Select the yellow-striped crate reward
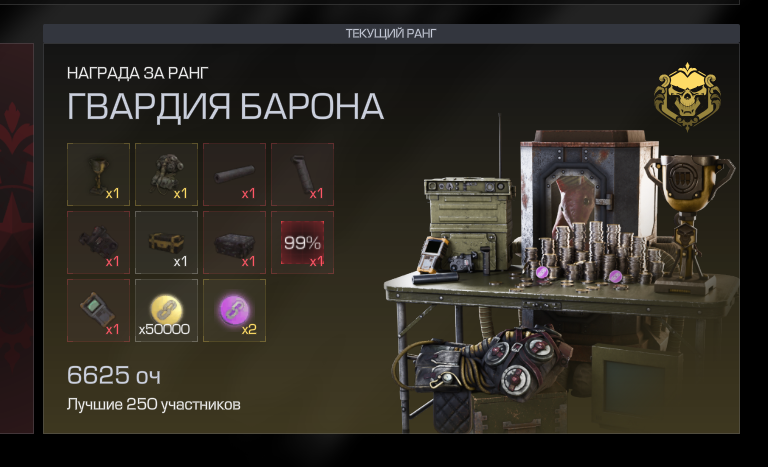Viewport: 768px width, 467px height. click(x=166, y=242)
